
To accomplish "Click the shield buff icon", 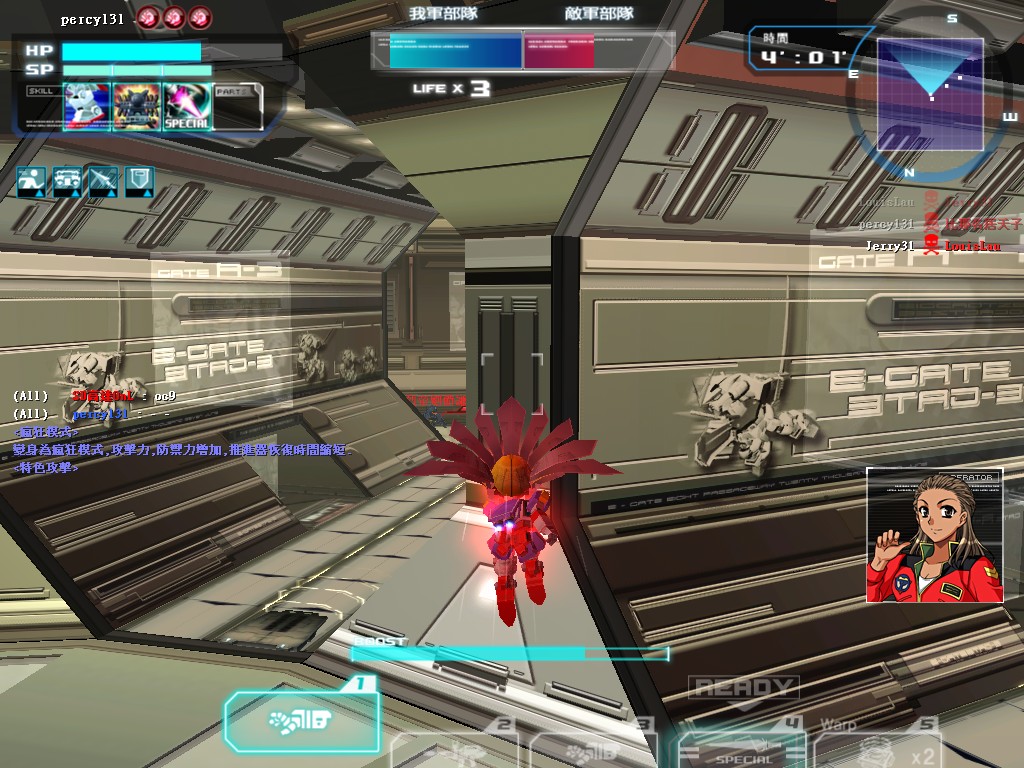I will pyautogui.click(x=139, y=181).
